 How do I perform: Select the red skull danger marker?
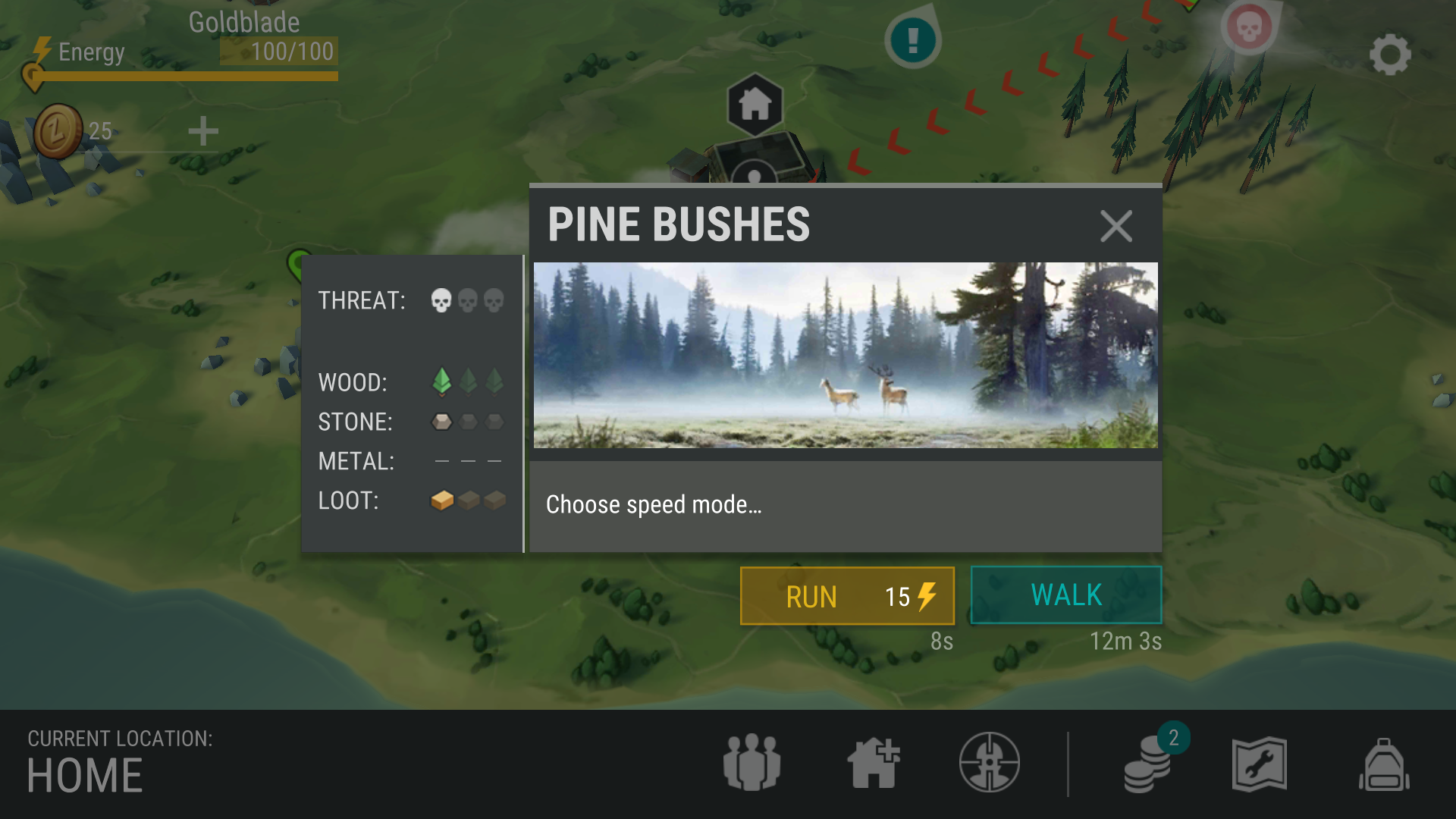(x=1248, y=29)
